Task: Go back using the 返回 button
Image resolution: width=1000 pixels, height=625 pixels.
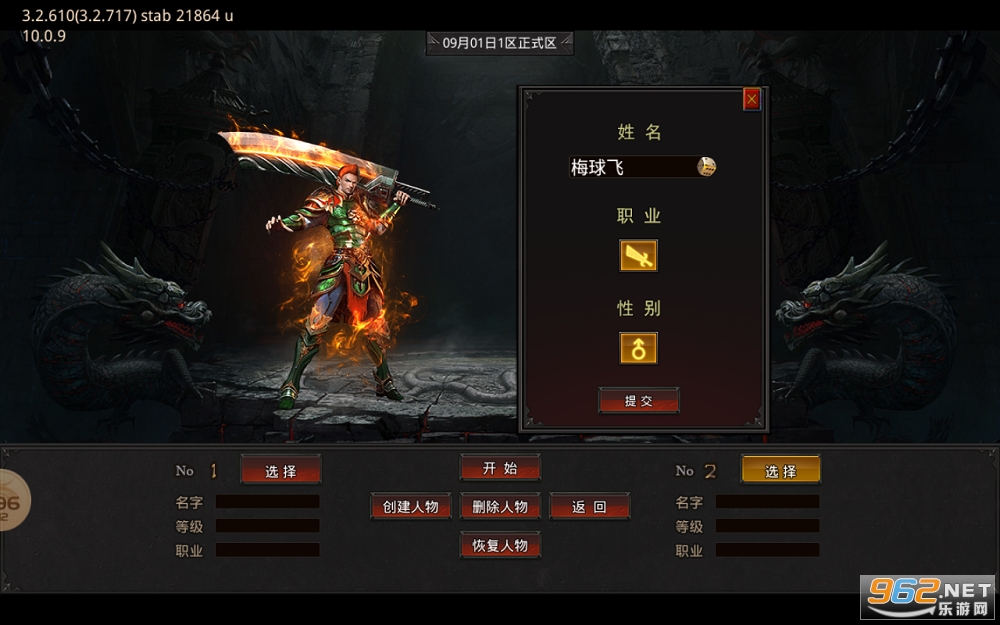Action: coord(590,506)
